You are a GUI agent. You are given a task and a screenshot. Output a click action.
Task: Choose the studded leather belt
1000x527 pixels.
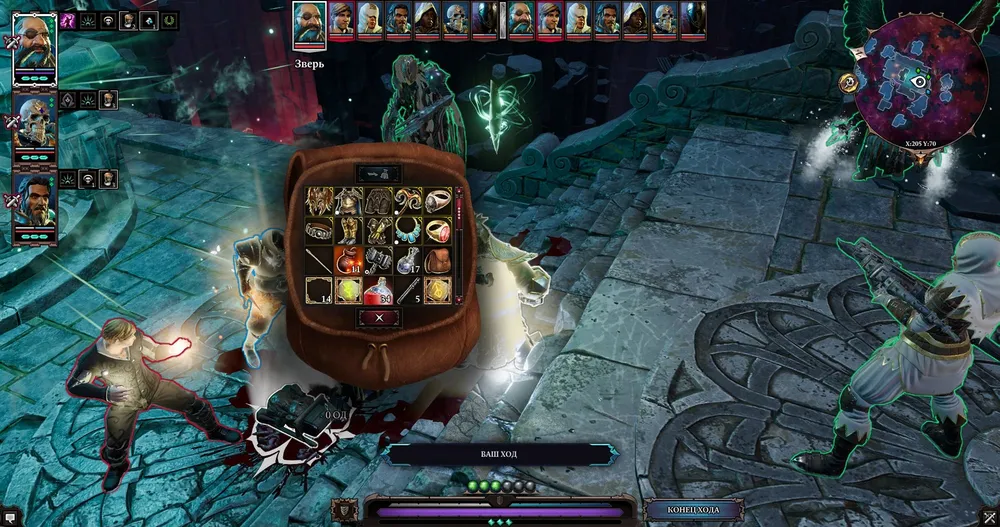318,230
